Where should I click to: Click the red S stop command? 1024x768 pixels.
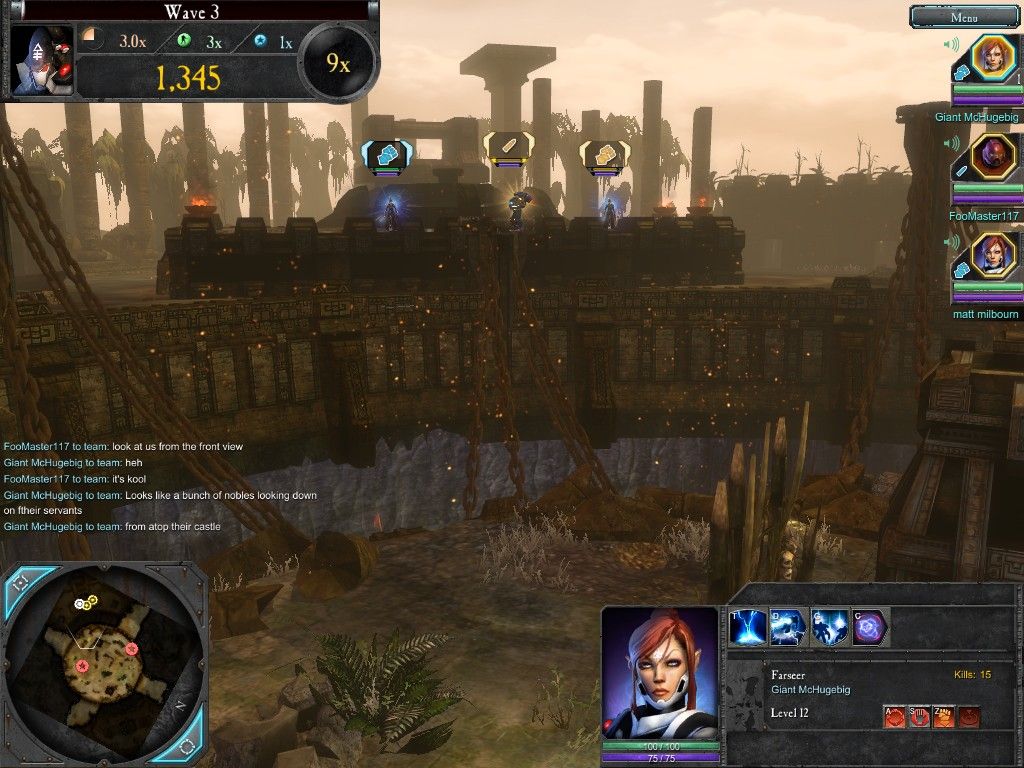[x=919, y=716]
